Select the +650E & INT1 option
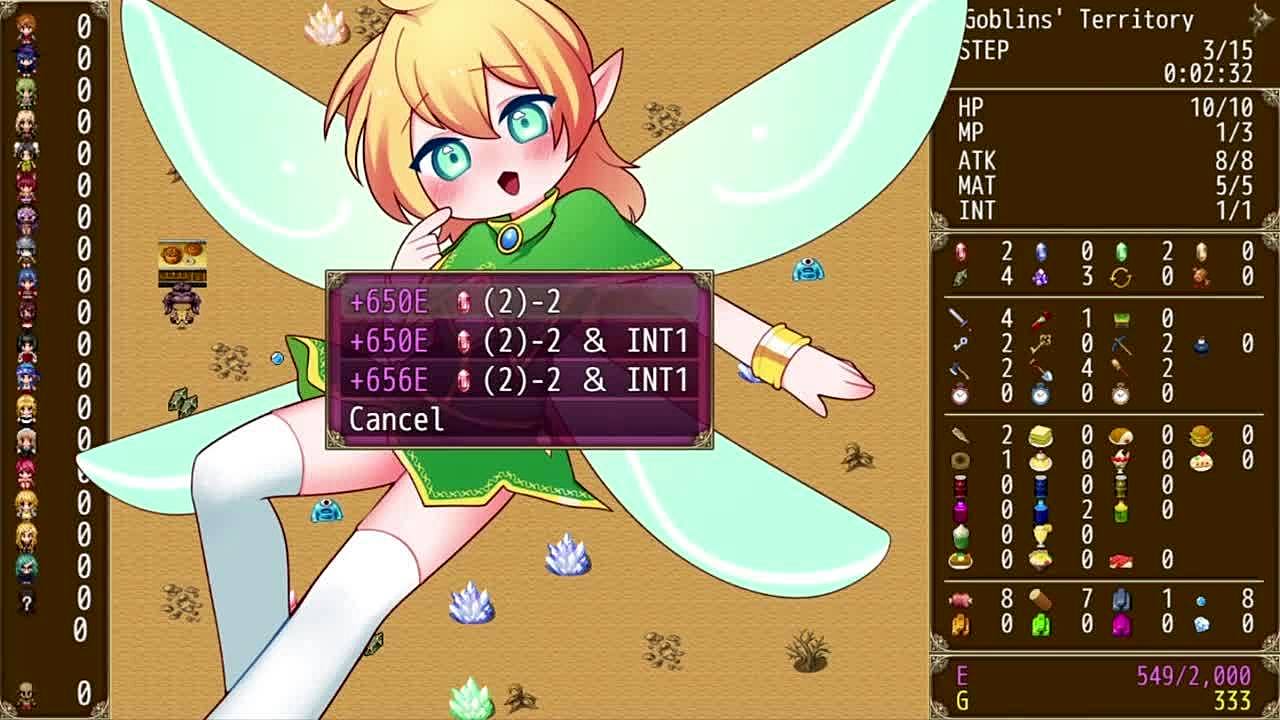The width and height of the screenshot is (1280, 720). (x=518, y=341)
